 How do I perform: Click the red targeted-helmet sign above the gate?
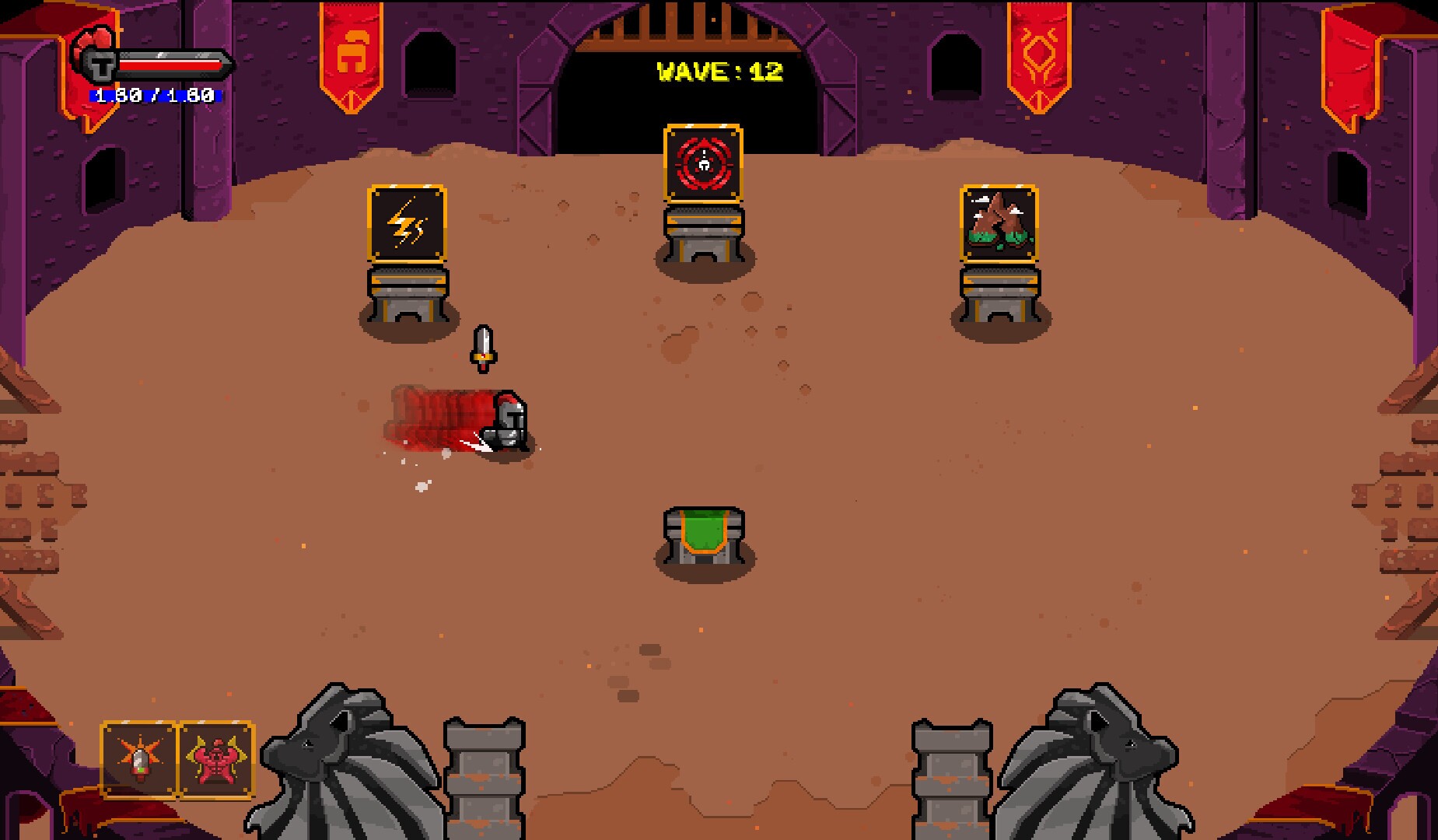pyautogui.click(x=702, y=163)
